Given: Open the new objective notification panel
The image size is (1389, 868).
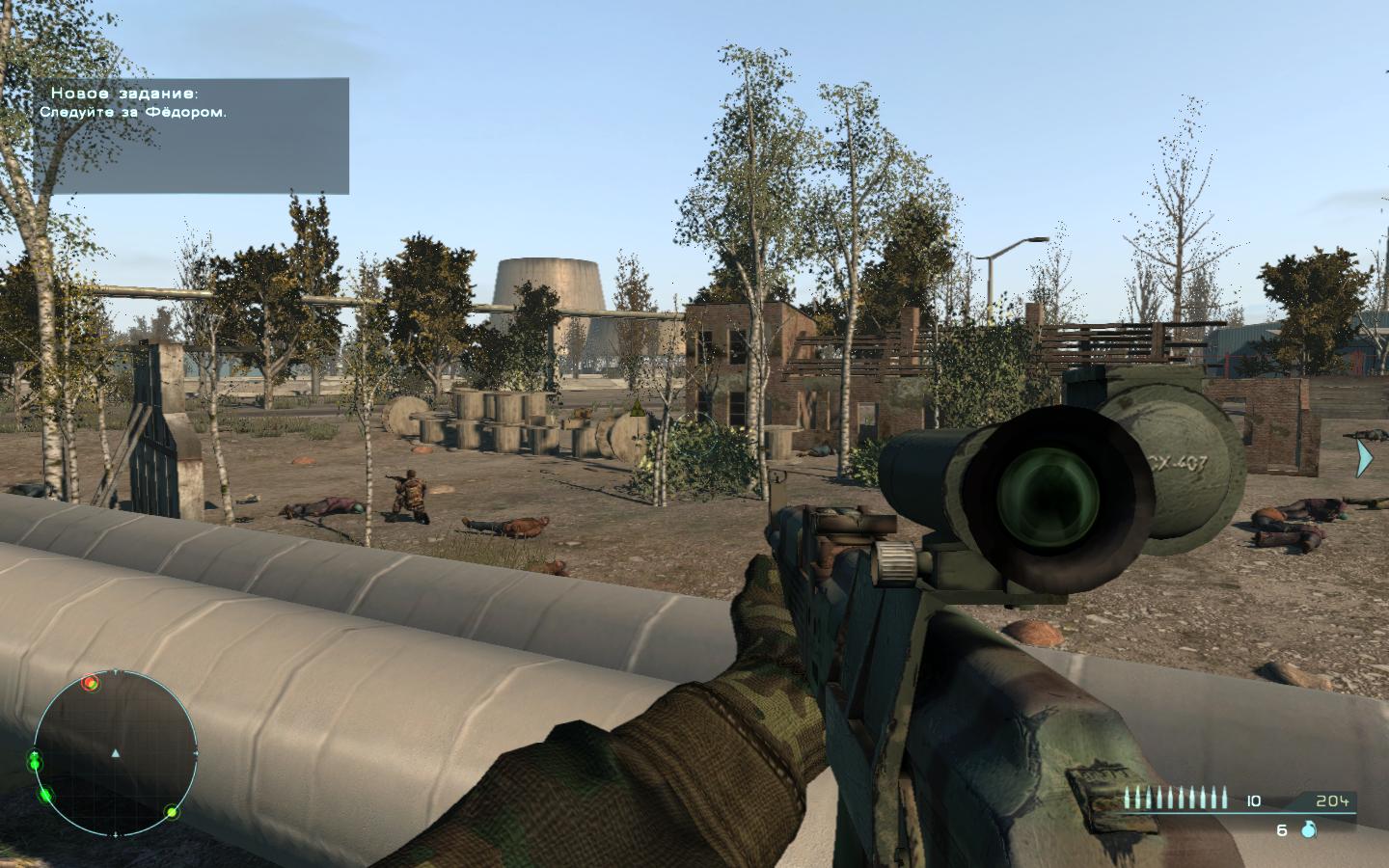Looking at the screenshot, I should 192,135.
